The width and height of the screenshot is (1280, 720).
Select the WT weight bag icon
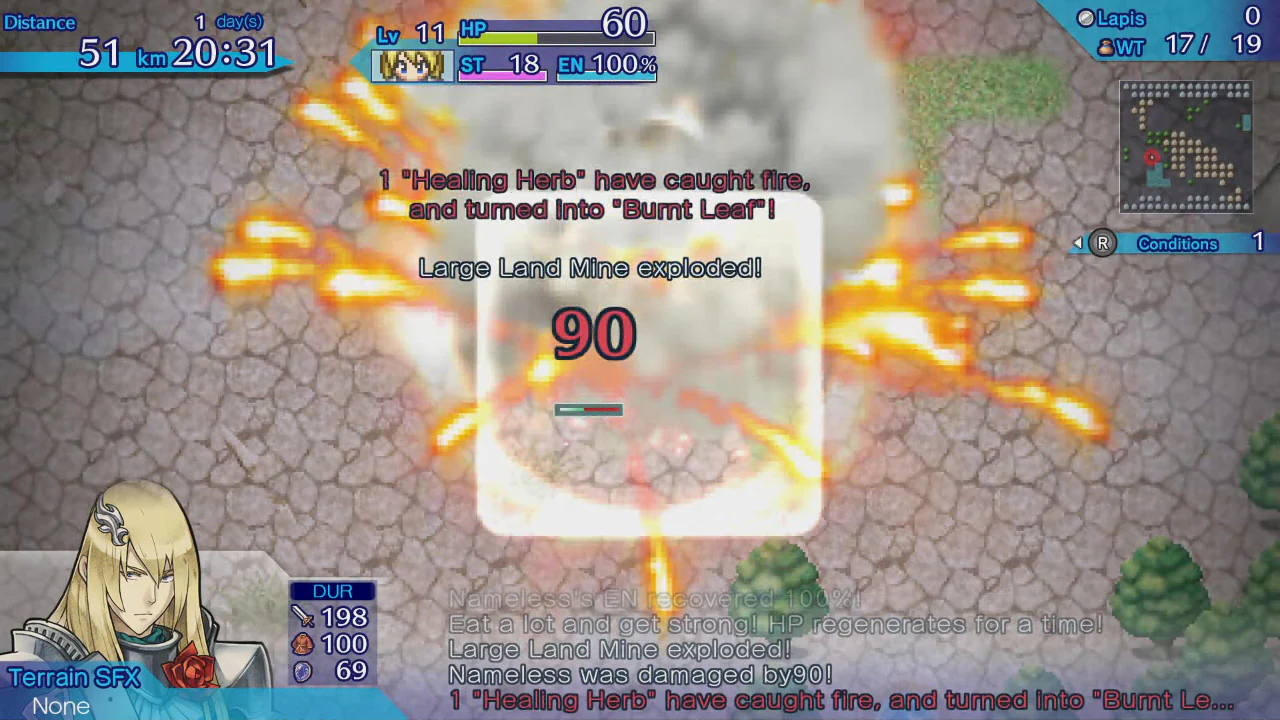point(1106,46)
